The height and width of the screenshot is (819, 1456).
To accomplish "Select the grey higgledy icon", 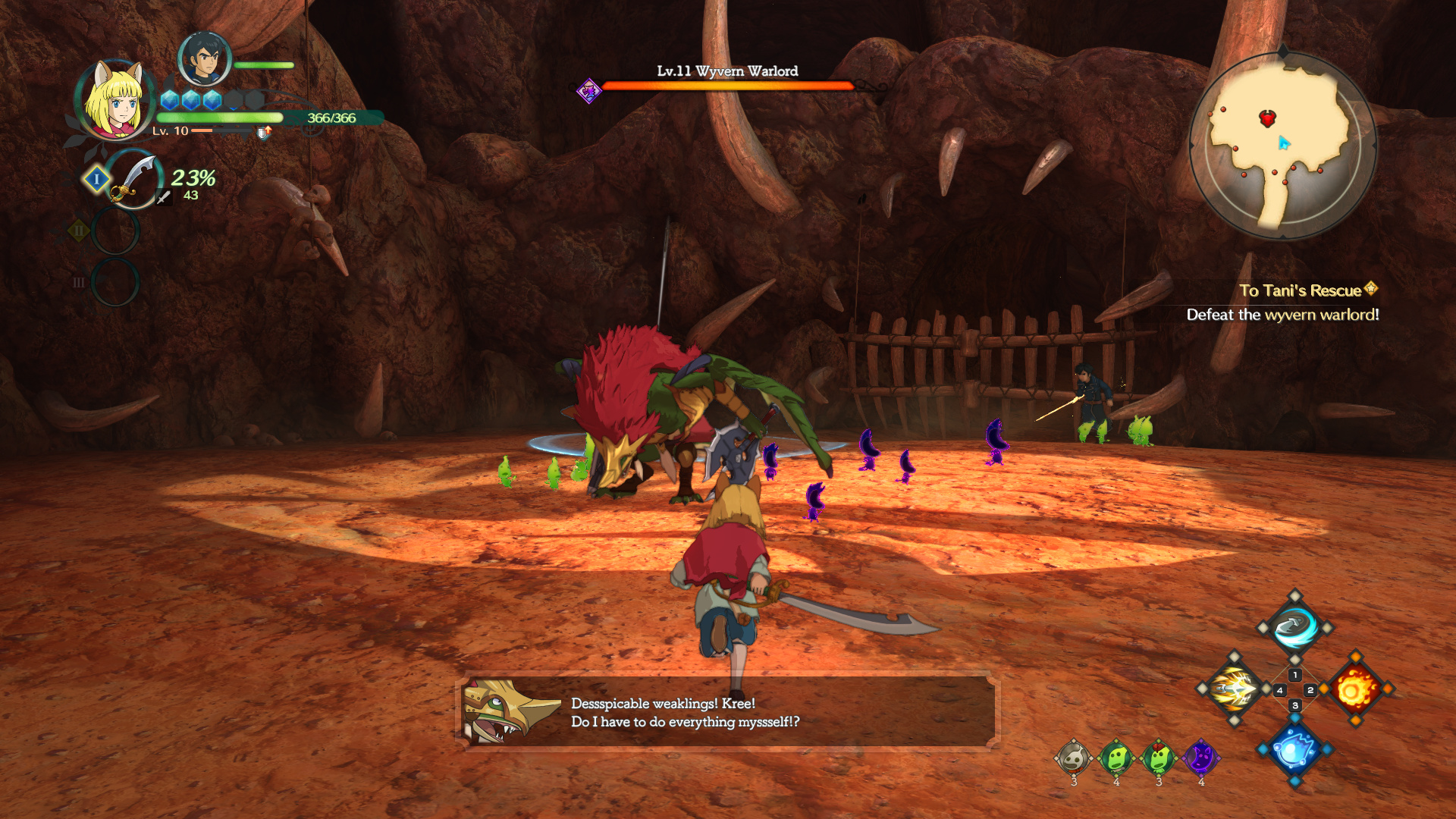I will click(1073, 757).
